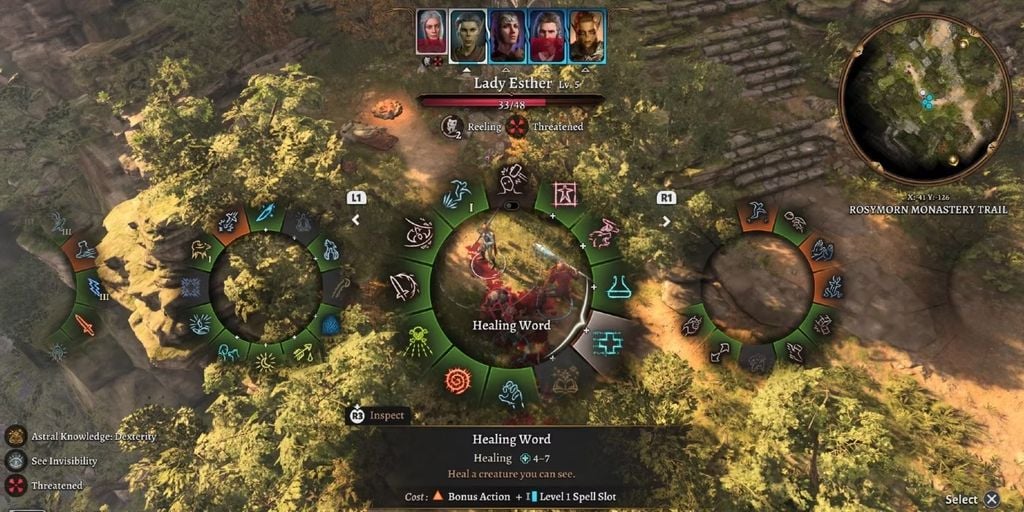Select the sword attack radial slot
1024x512 pixels.
pyautogui.click(x=404, y=288)
